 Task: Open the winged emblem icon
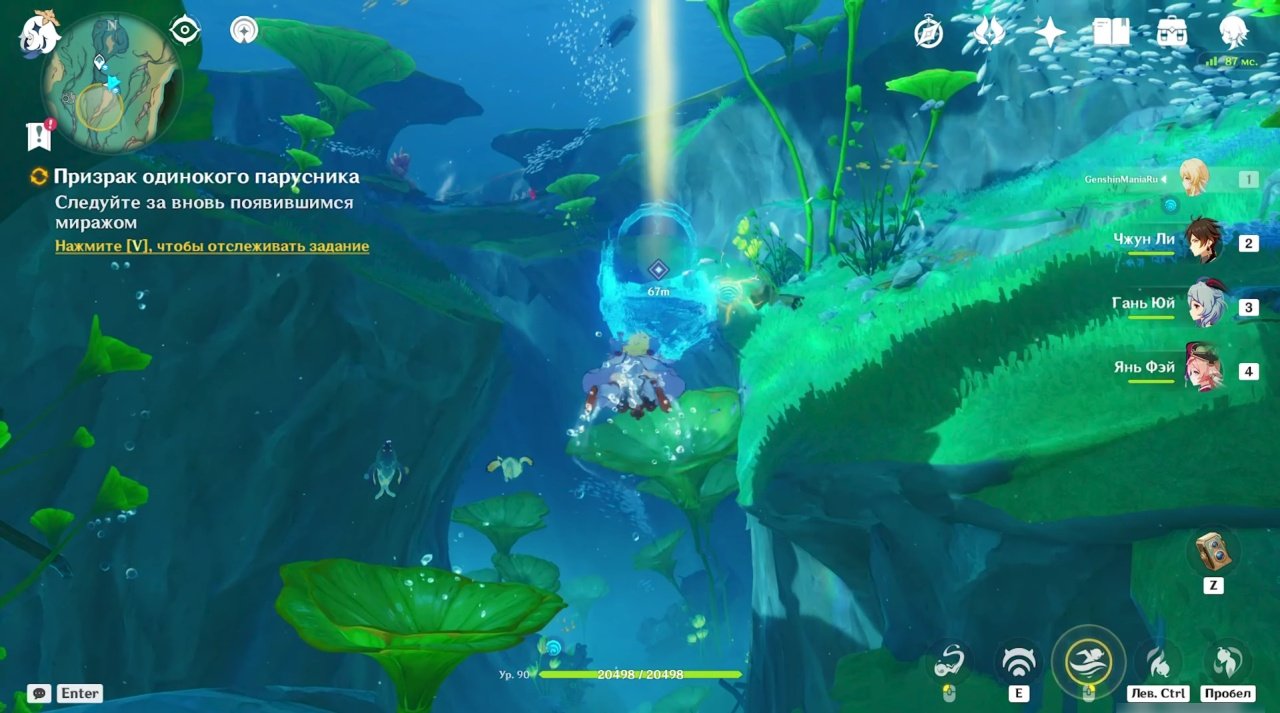coord(989,33)
